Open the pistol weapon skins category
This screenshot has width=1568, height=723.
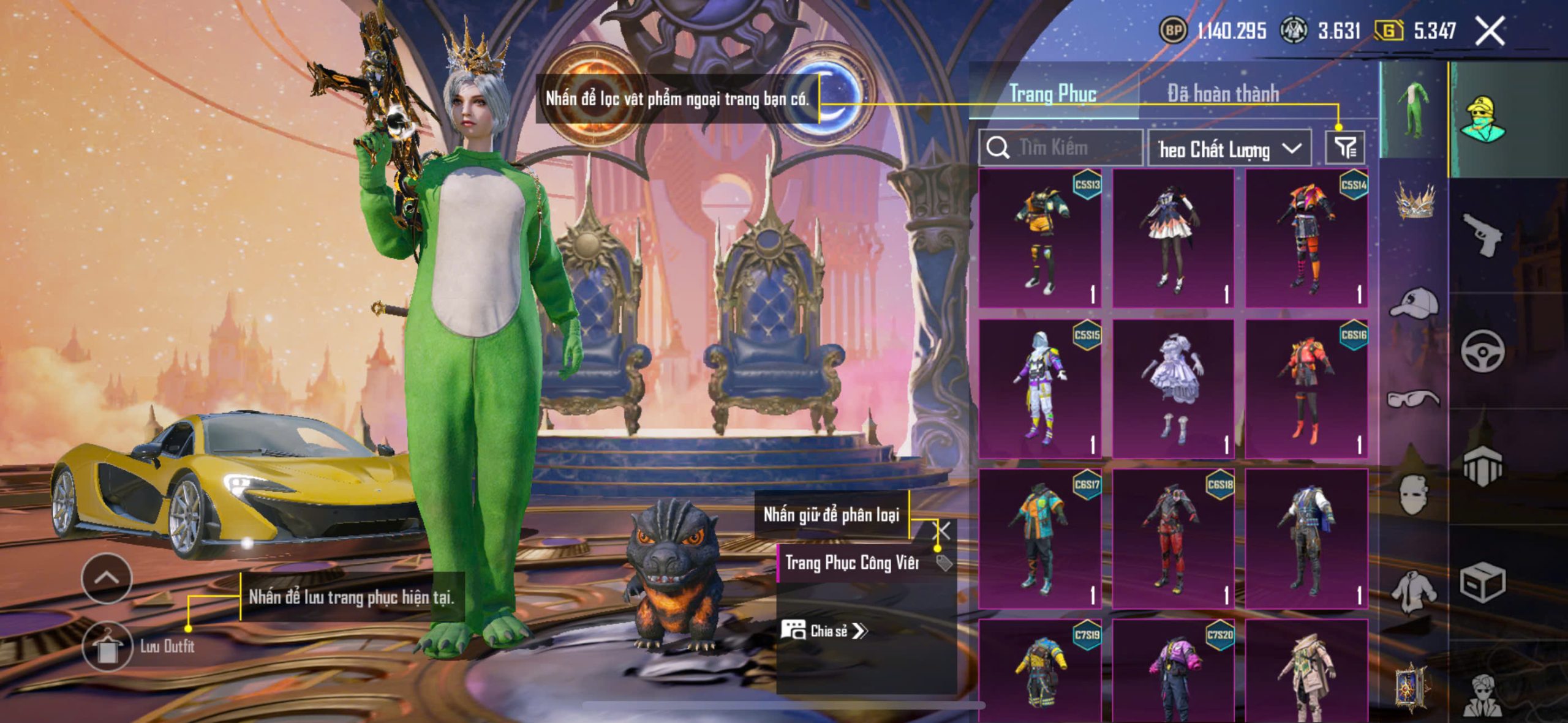1482,234
